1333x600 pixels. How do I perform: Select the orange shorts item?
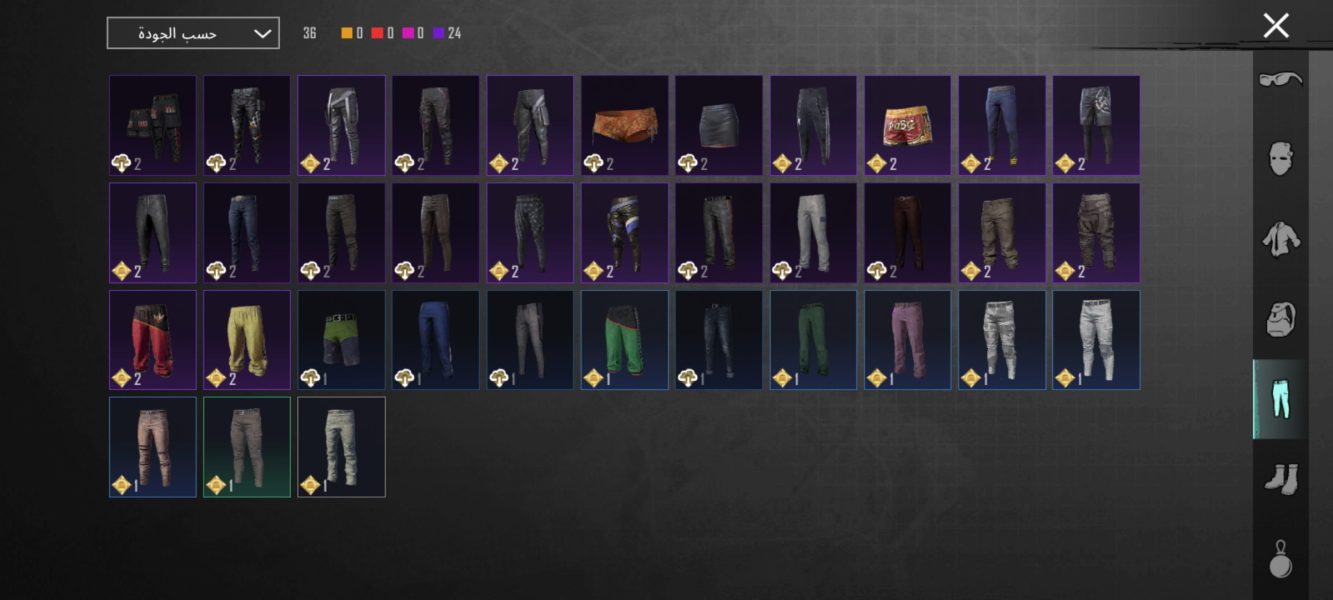coord(624,125)
